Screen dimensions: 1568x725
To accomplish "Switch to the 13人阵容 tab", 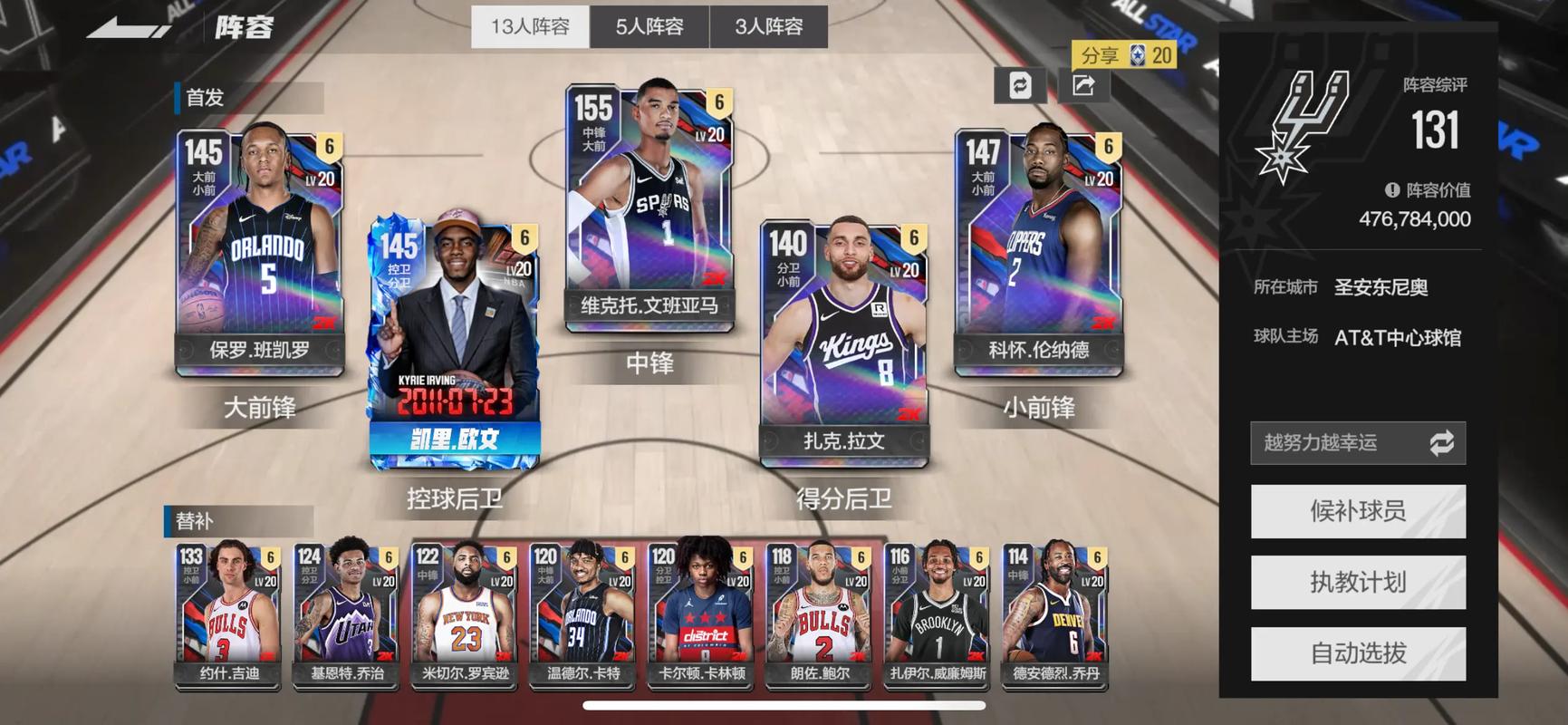I will coord(530,27).
